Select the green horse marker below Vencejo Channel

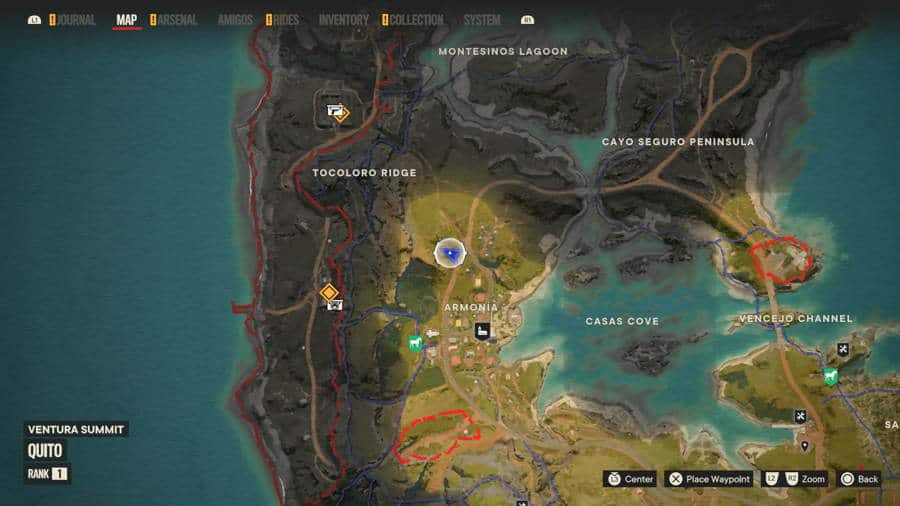coord(830,376)
